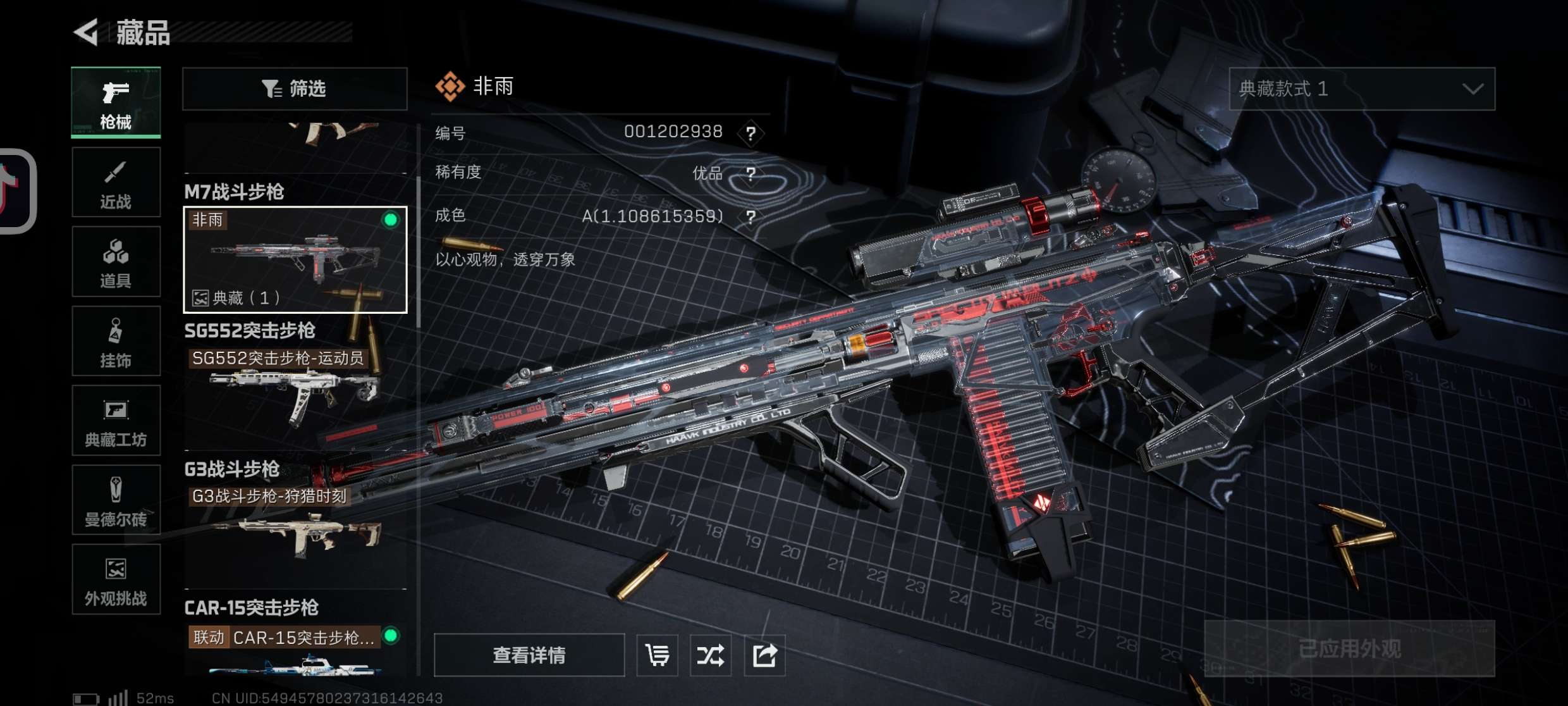1568x706 pixels.
Task: Switch to the 枪械 category tab
Action: pos(116,102)
